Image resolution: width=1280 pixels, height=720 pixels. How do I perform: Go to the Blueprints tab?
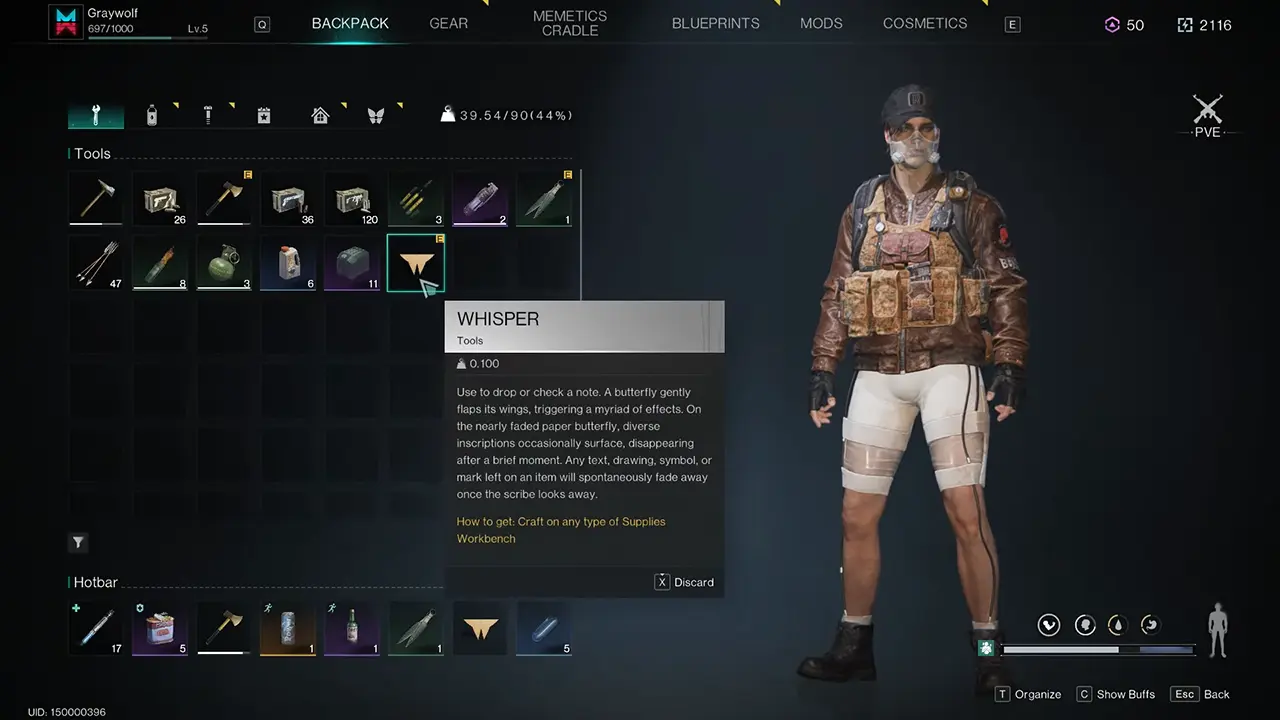(715, 23)
